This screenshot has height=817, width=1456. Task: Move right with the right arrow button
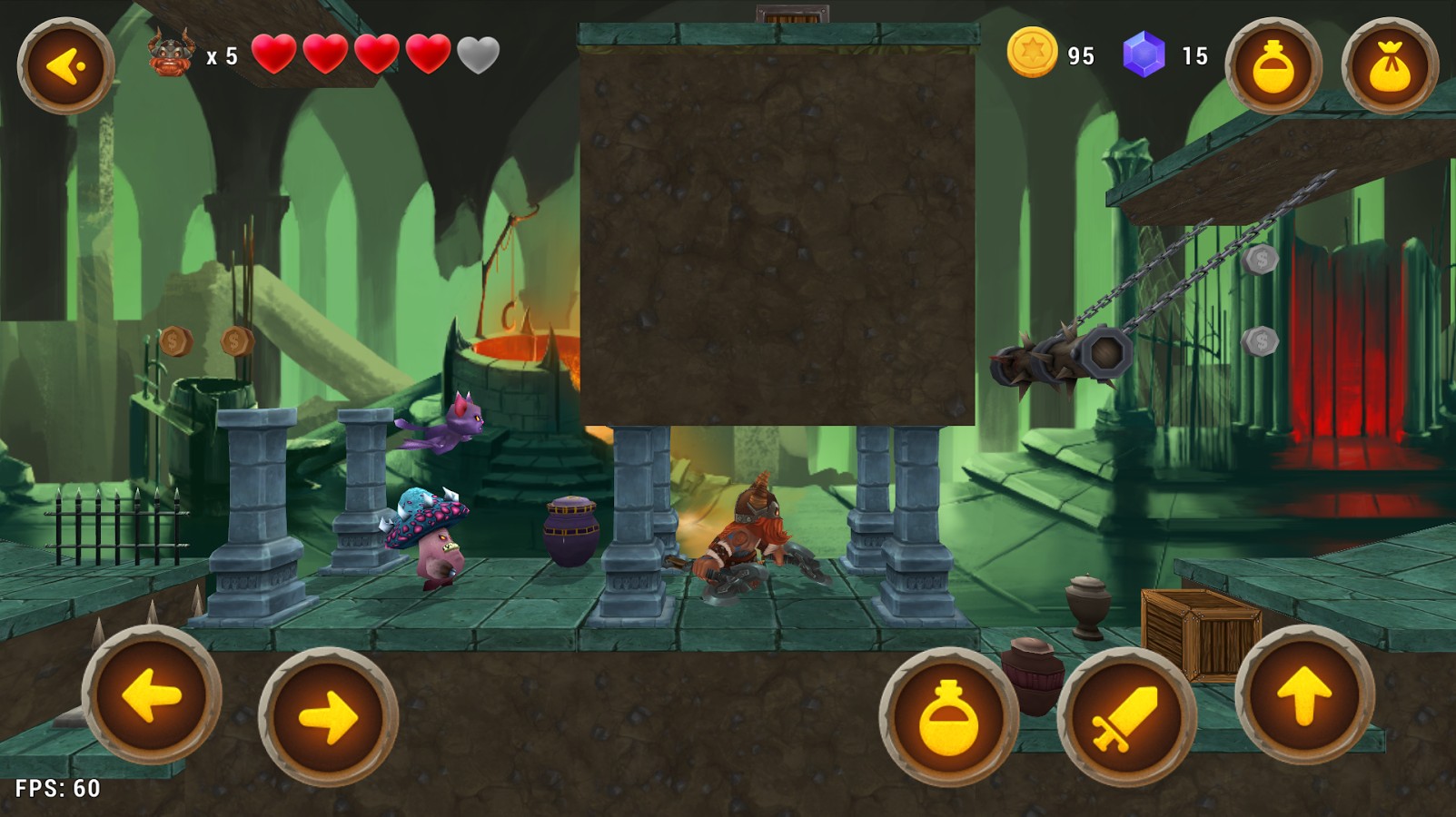[328, 717]
